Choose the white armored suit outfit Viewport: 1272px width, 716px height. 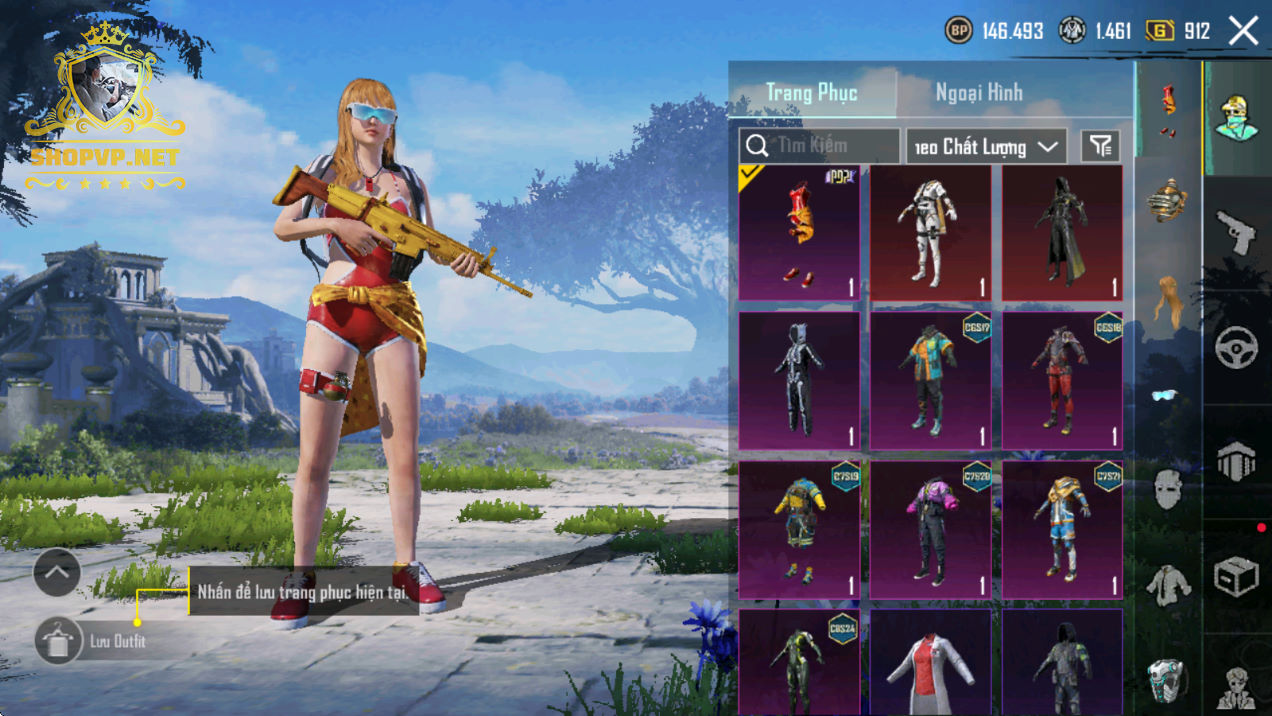(931, 233)
